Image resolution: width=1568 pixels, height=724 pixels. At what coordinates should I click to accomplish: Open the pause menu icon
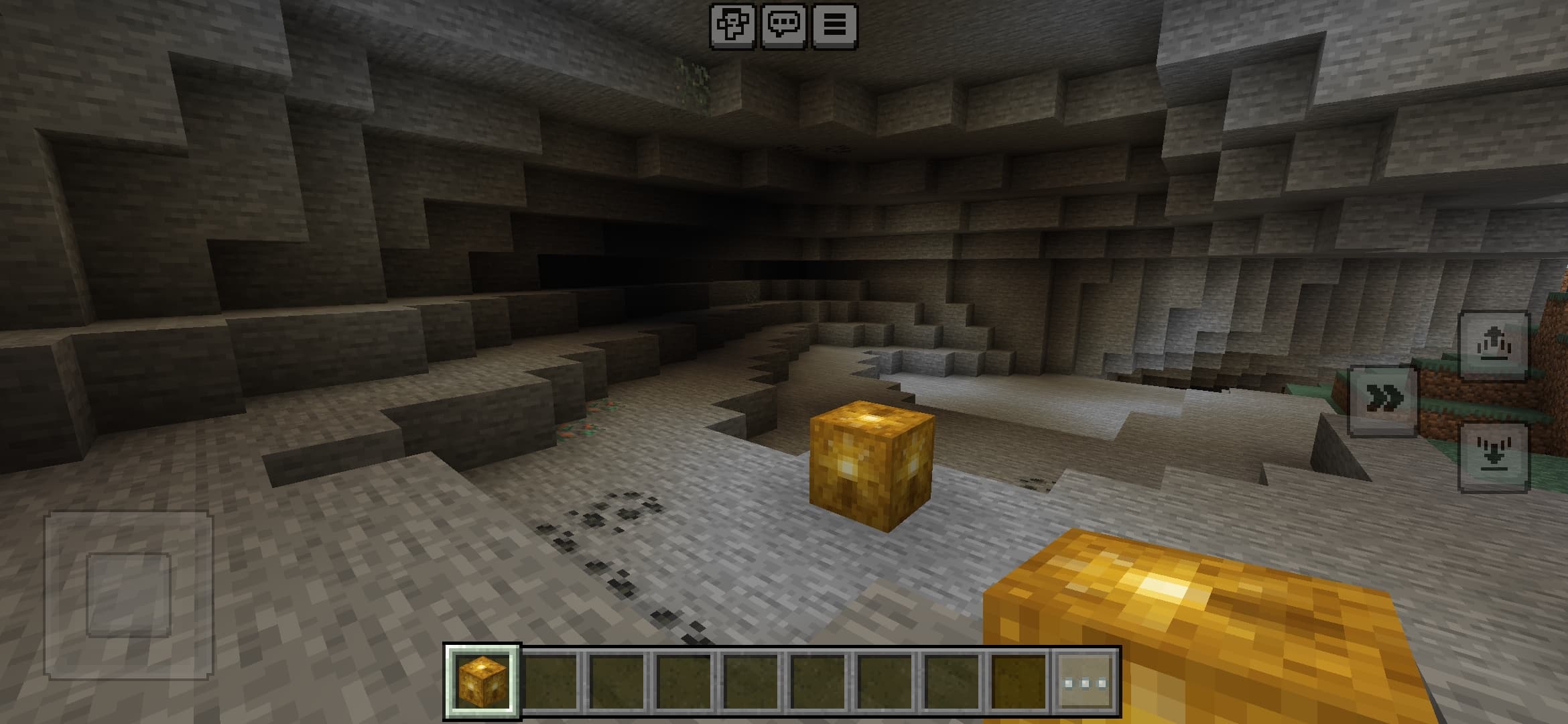click(835, 24)
